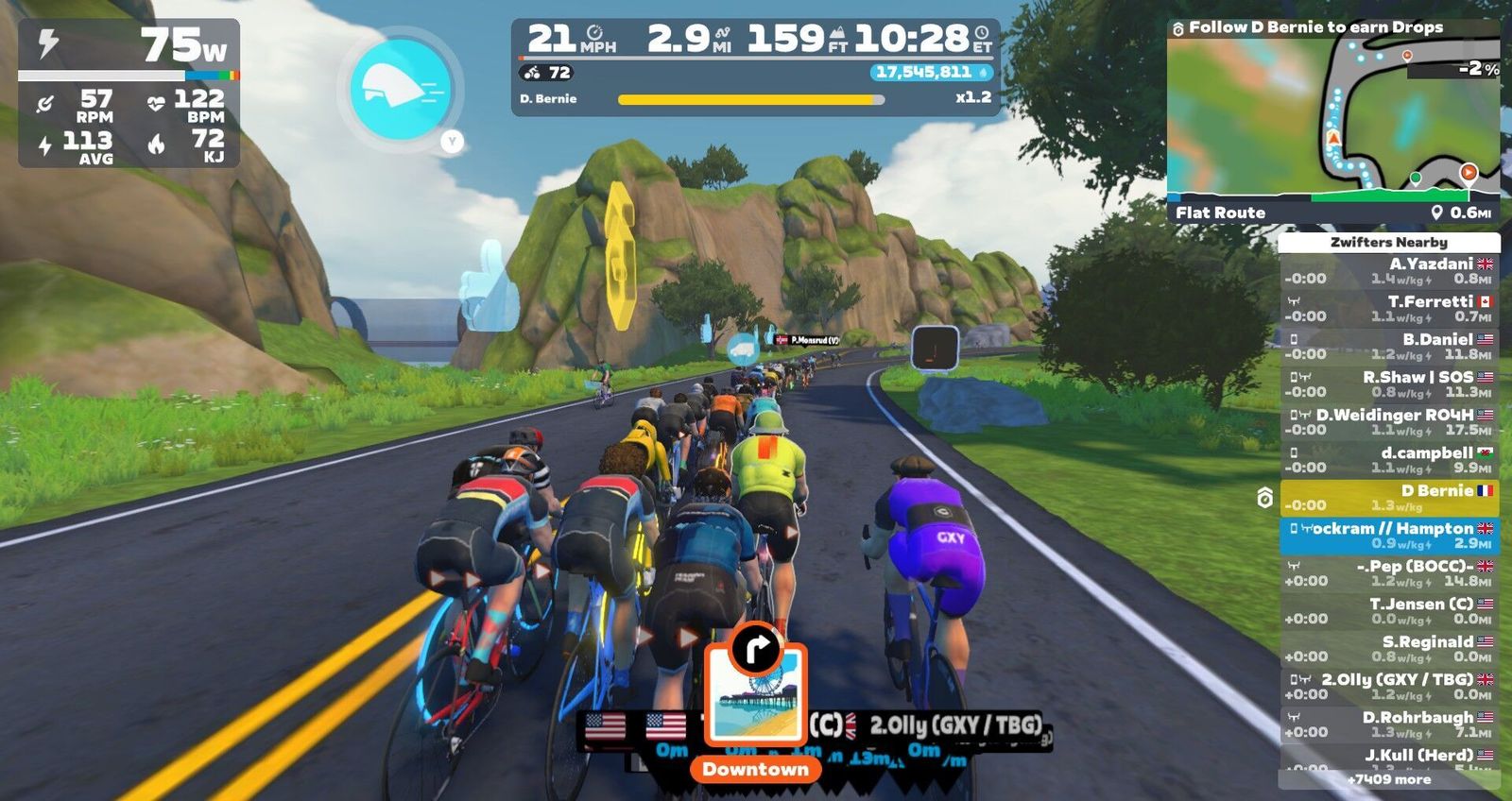Image resolution: width=1512 pixels, height=801 pixels.
Task: Activate the aero helmet power-up
Action: point(400,89)
